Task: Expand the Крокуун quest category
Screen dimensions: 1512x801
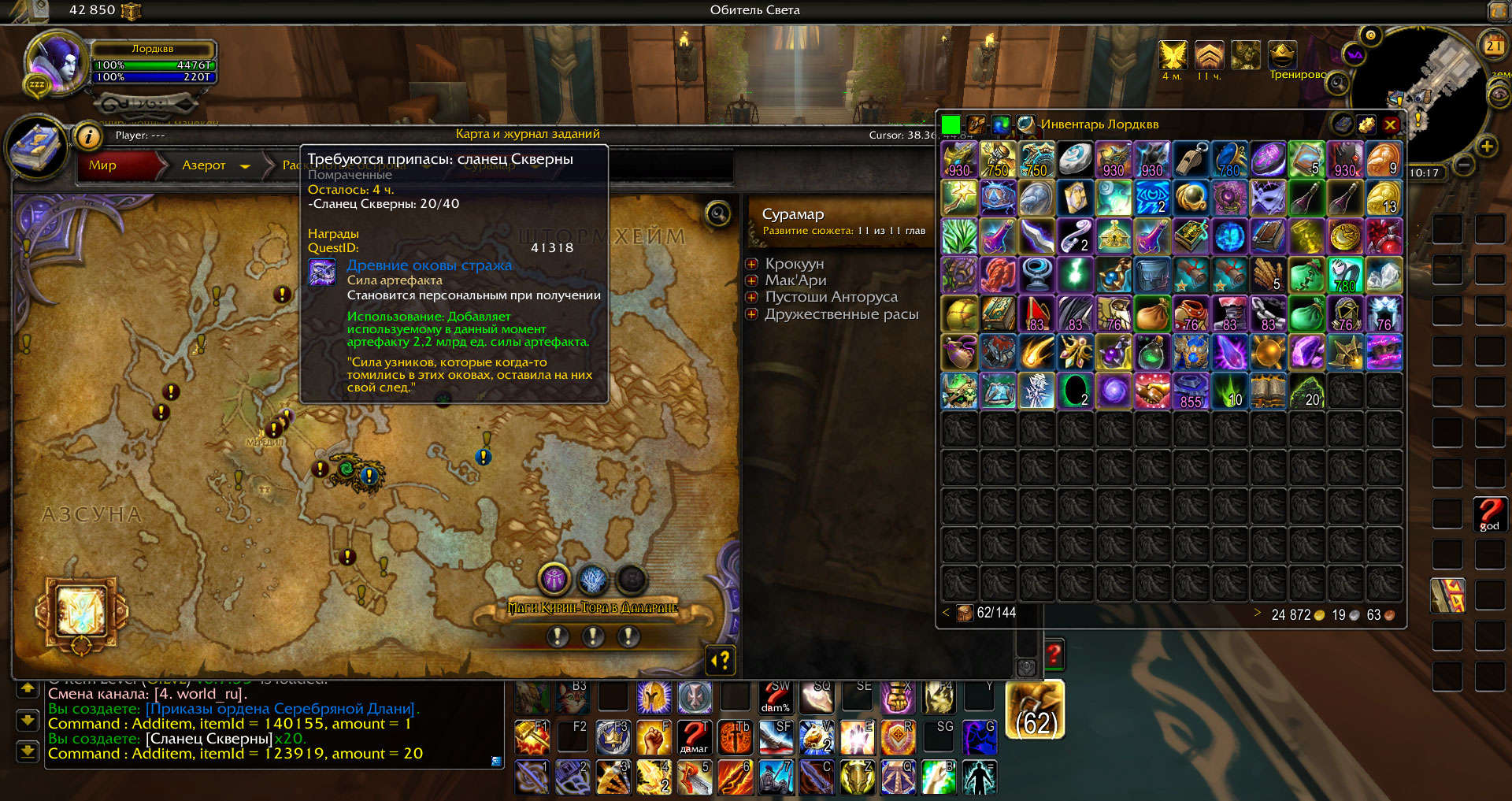Action: (x=752, y=264)
